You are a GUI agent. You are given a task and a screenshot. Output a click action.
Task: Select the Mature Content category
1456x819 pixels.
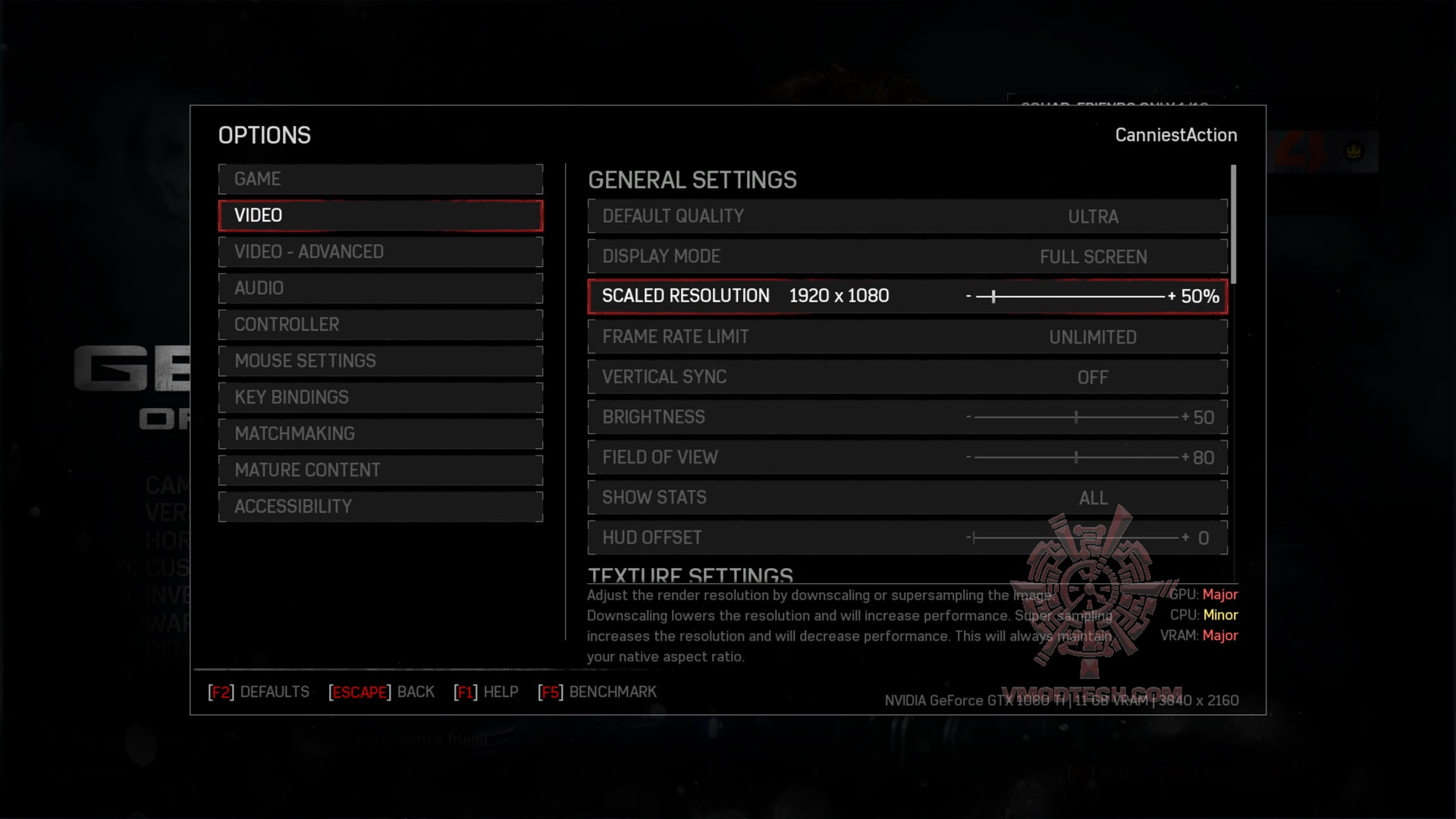pyautogui.click(x=380, y=470)
